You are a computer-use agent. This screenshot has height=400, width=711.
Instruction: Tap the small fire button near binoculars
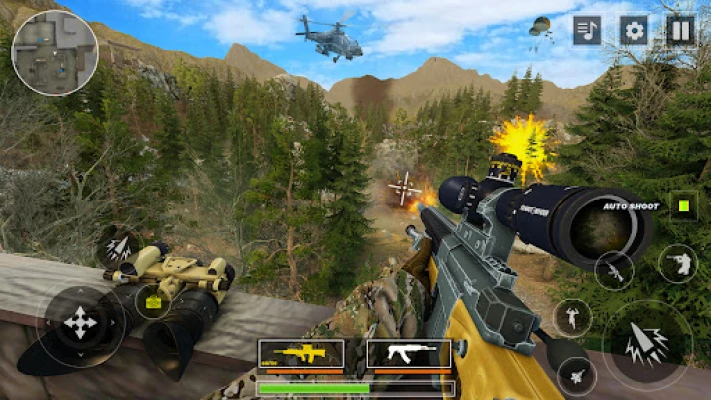[118, 246]
